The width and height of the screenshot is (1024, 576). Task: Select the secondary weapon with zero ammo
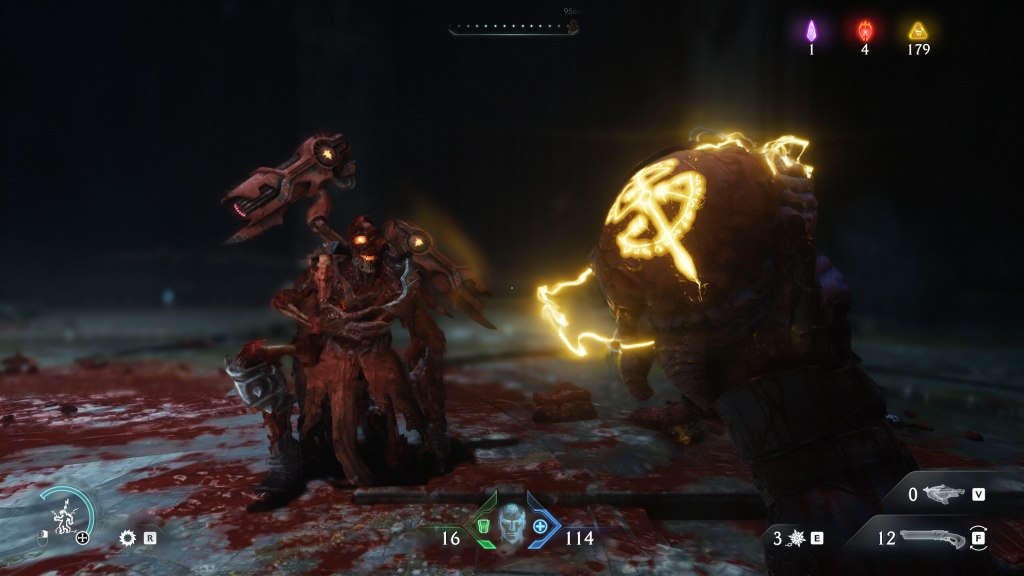pyautogui.click(x=944, y=493)
